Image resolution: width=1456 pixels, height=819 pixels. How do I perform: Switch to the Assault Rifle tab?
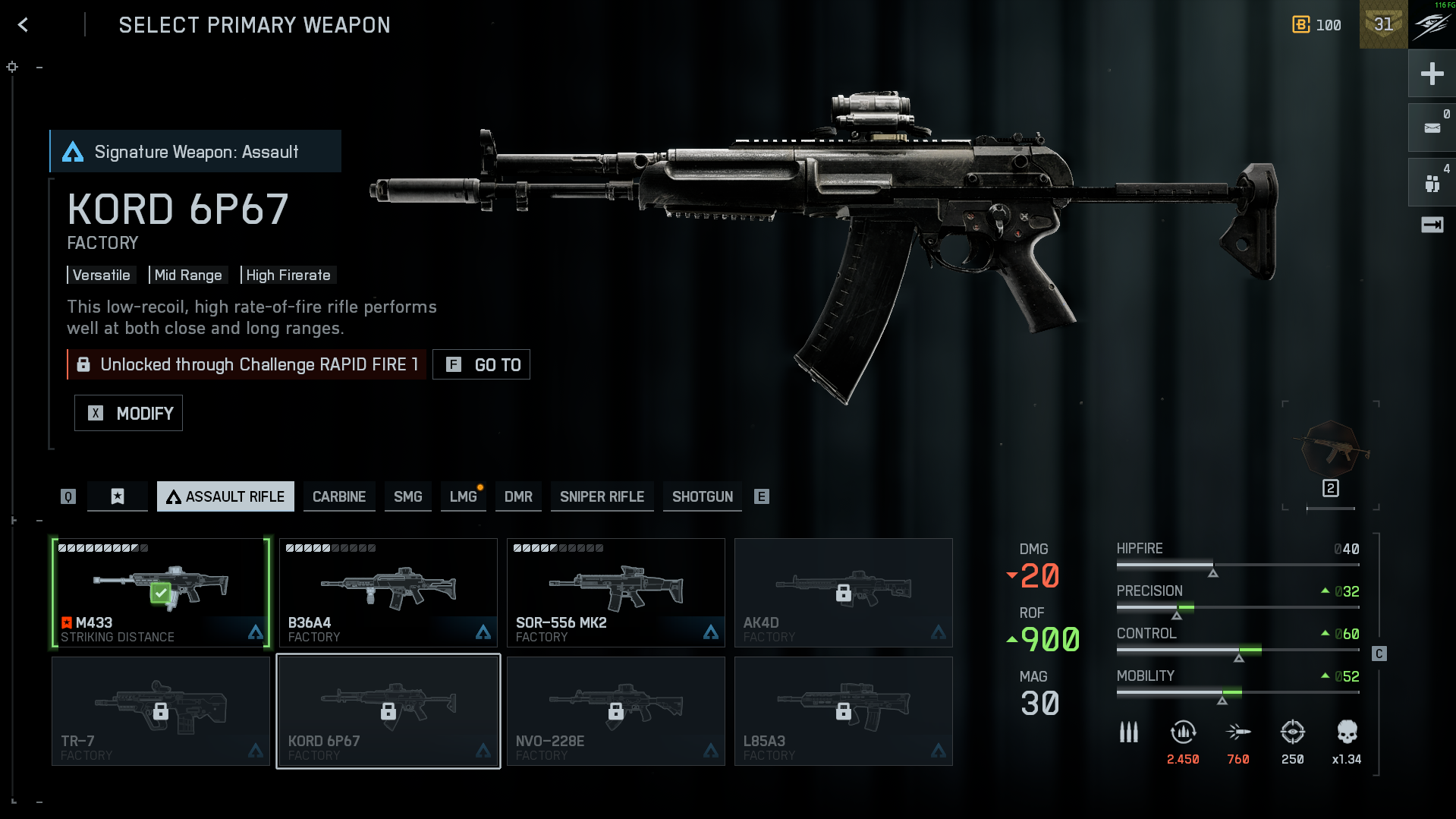[x=225, y=496]
